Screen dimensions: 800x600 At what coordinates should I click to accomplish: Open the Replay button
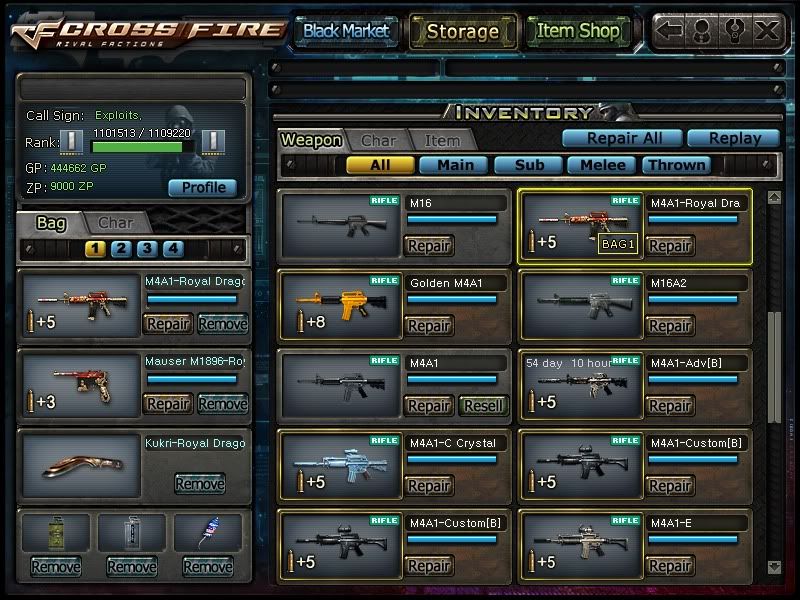[x=731, y=139]
